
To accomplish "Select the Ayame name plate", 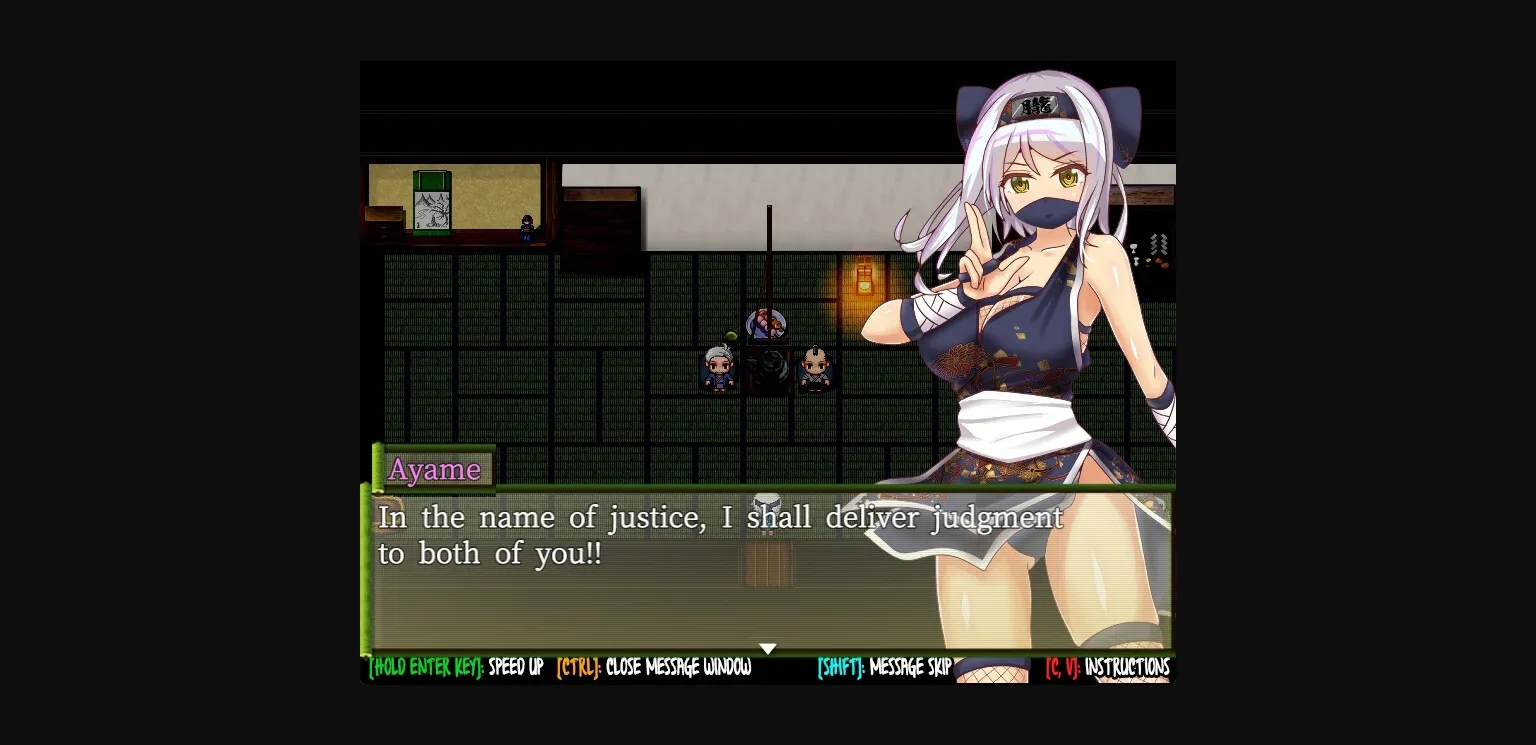I will pyautogui.click(x=437, y=469).
